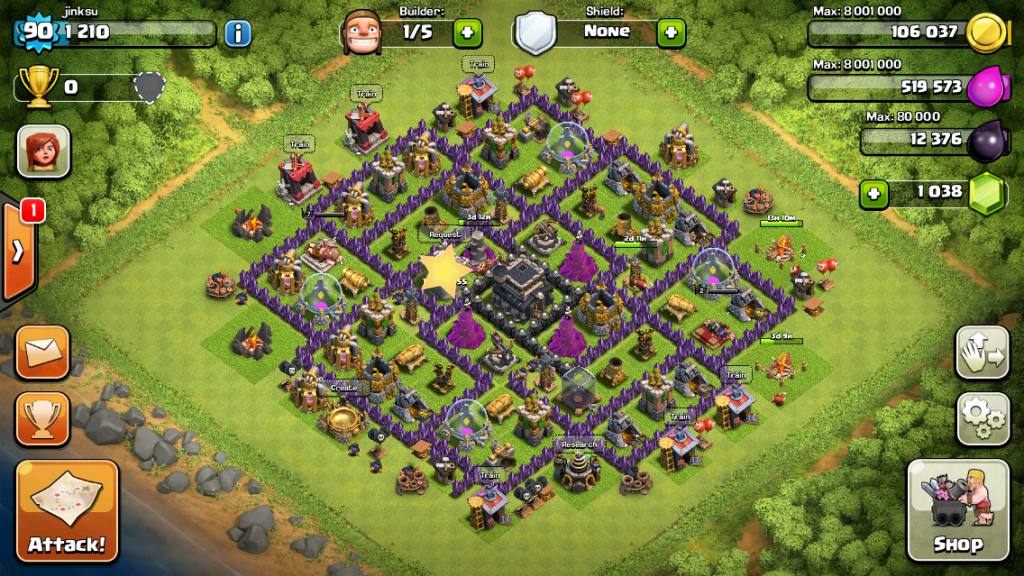This screenshot has width=1024, height=576.
Task: Tap the Attack! map button
Action: pos(66,511)
